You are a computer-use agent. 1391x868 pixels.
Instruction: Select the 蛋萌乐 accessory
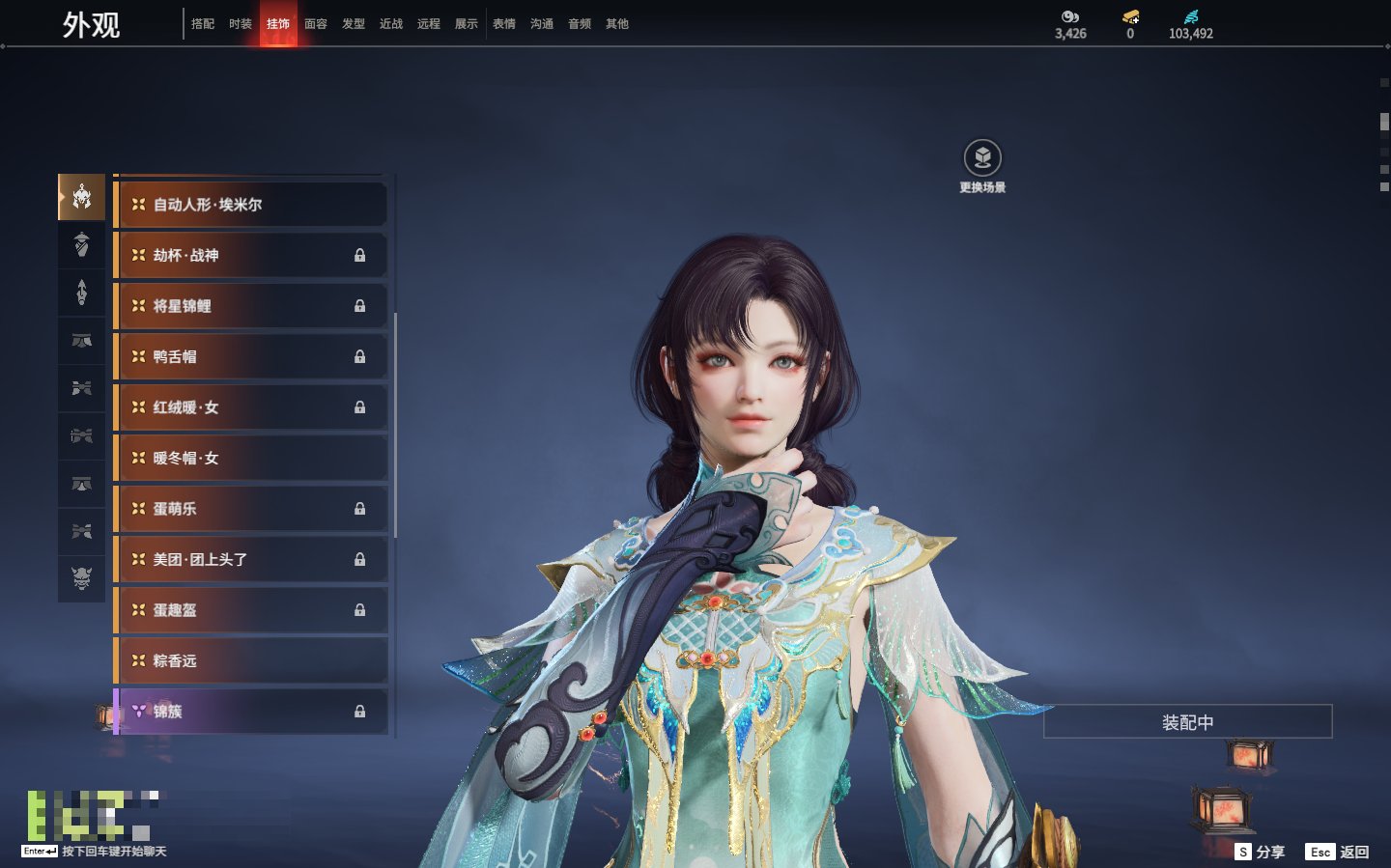(251, 509)
